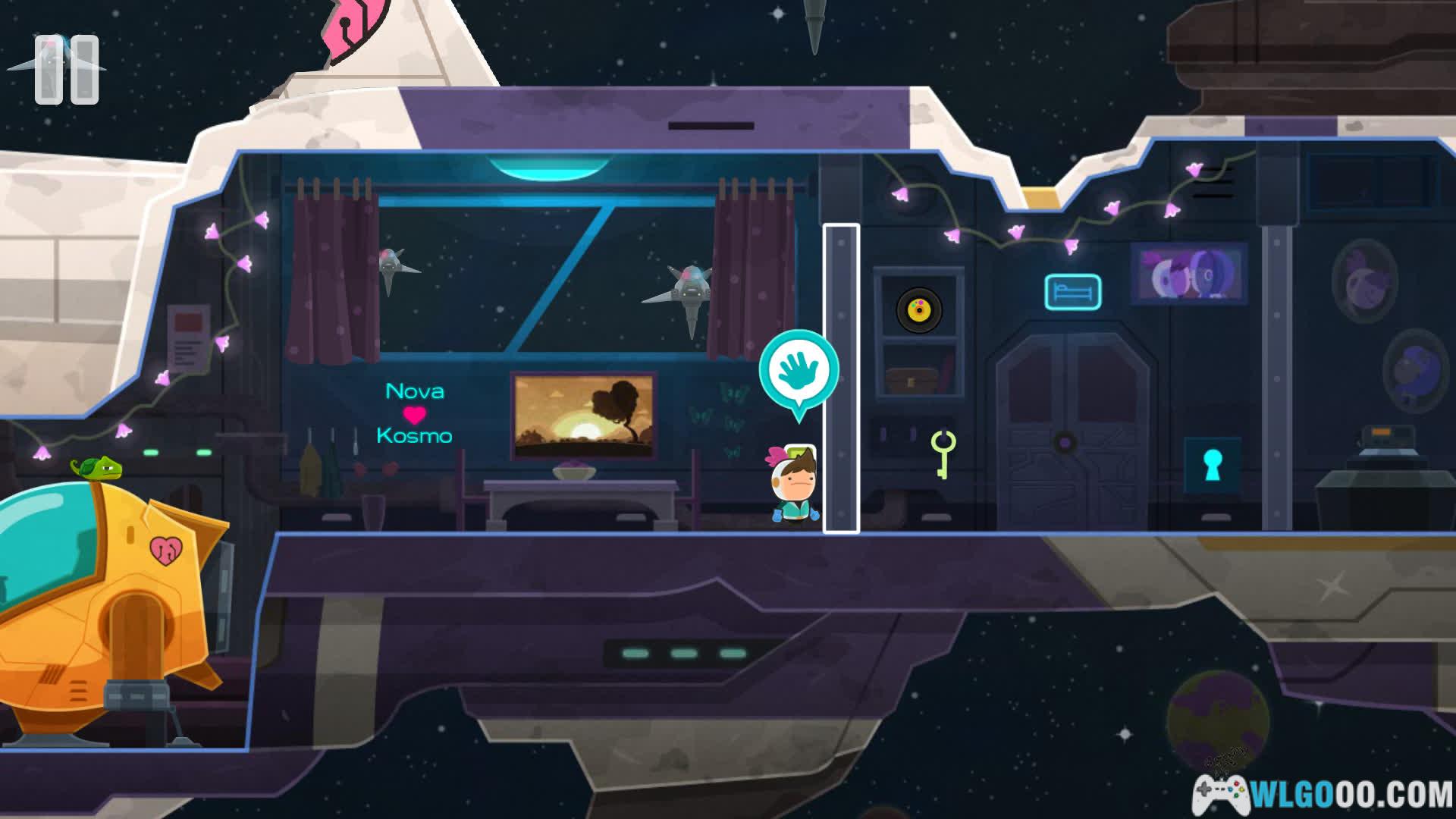Viewport: 1456px width, 819px height.
Task: Tap the hand interaction bubble
Action: point(799,371)
